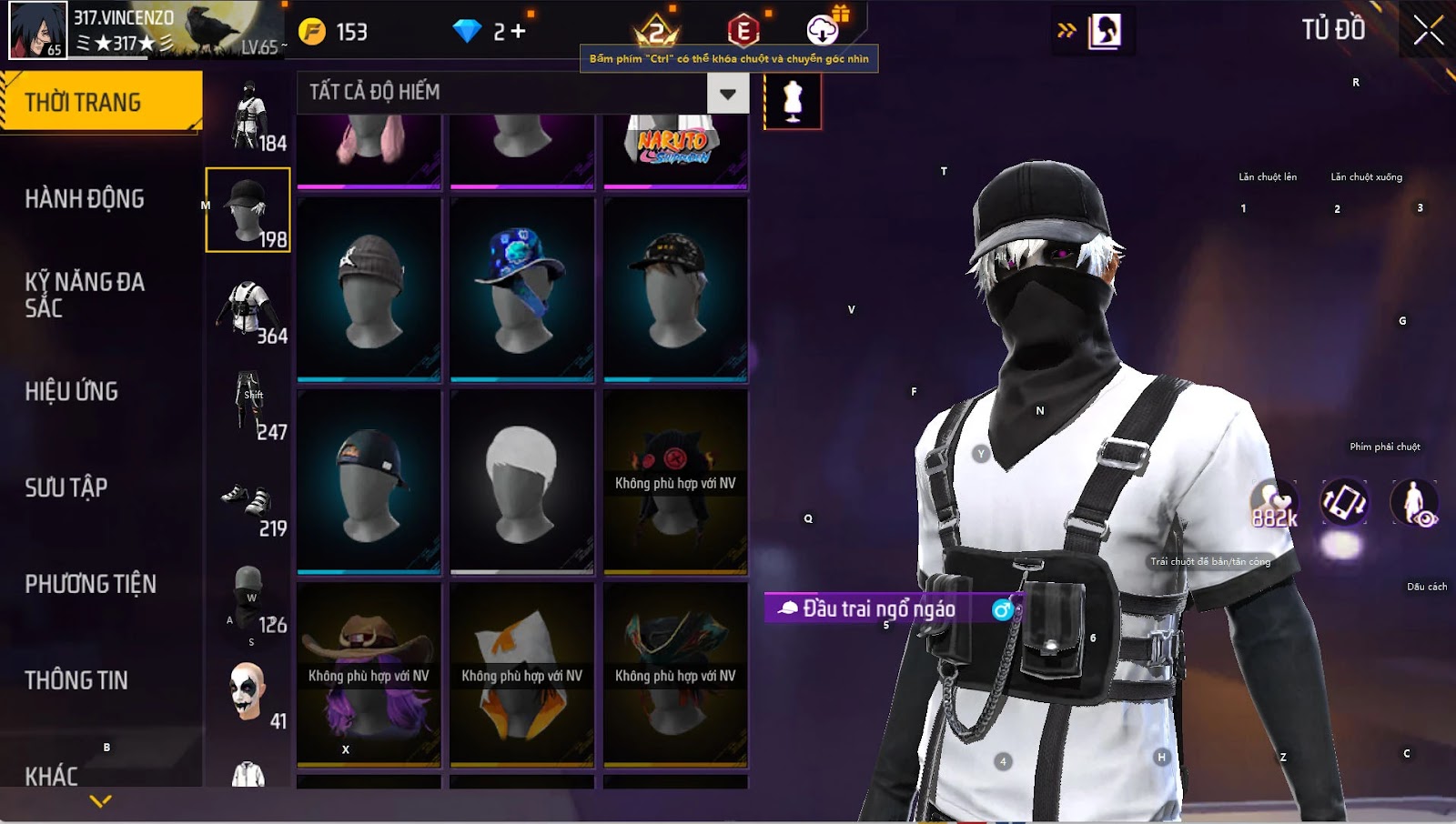Open the Phương Tiện tab
Screen dimensions: 1456x824
pos(90,584)
